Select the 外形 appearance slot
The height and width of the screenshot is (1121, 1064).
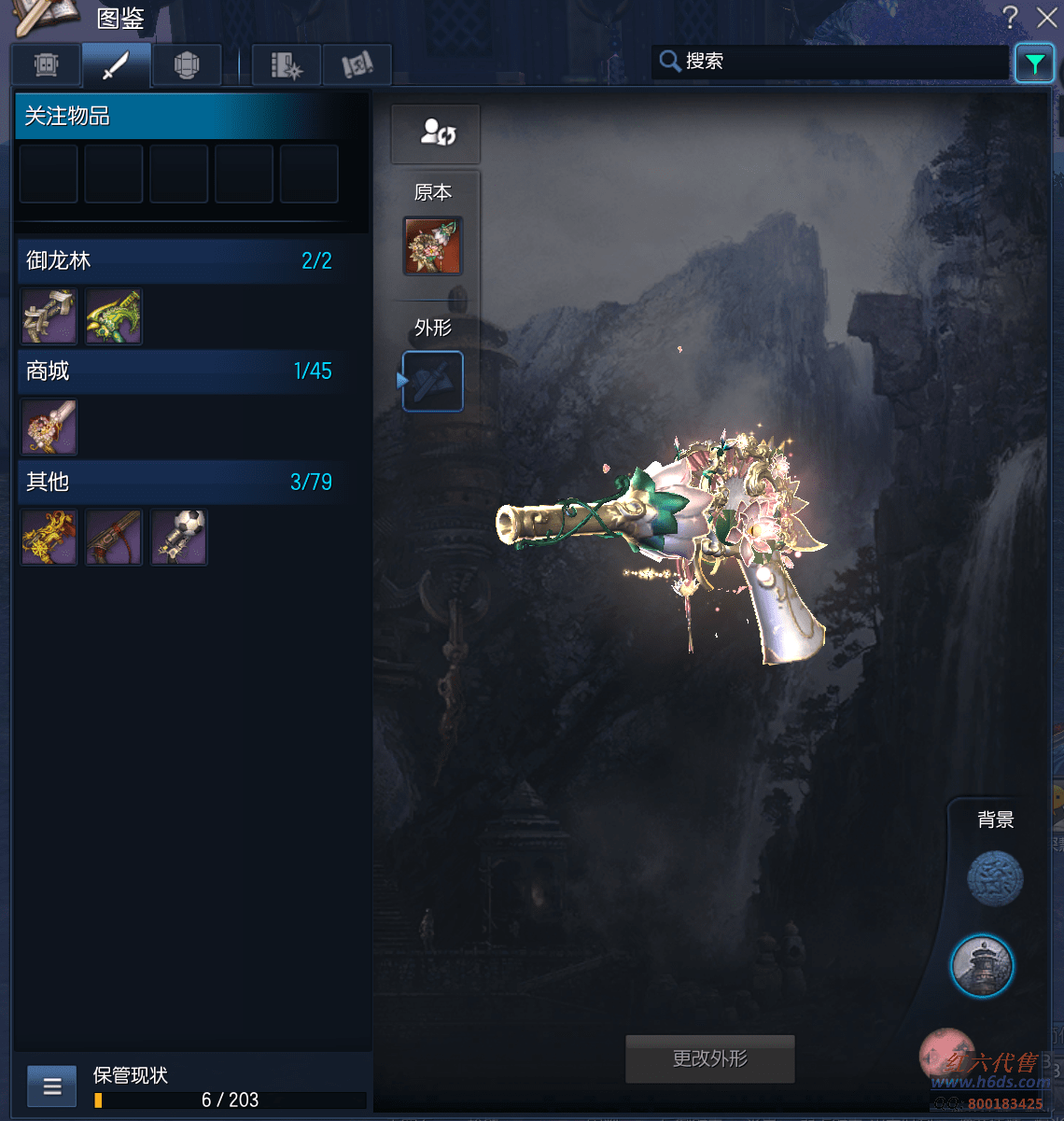[433, 381]
